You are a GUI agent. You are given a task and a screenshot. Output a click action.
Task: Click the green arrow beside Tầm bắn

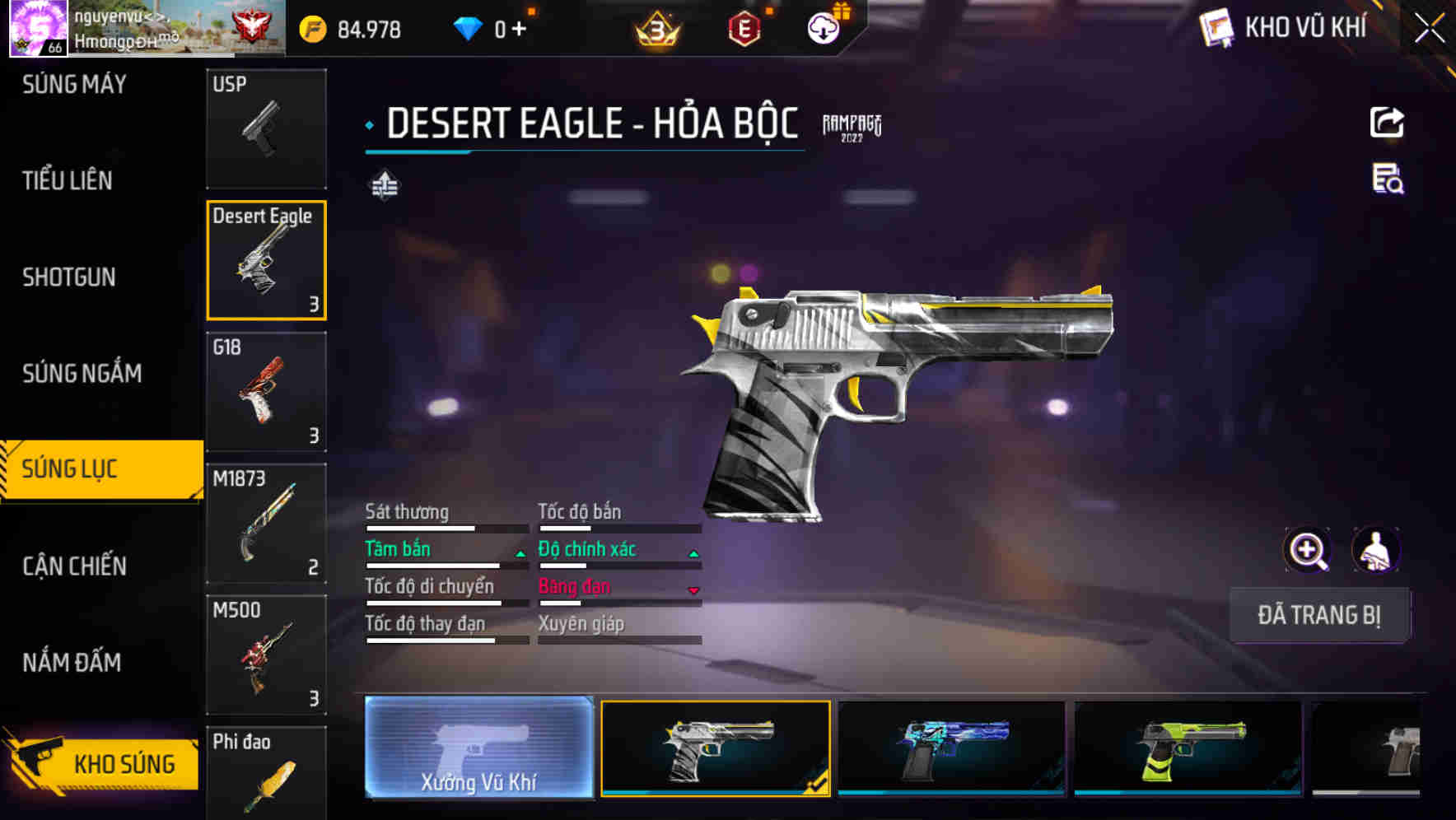click(520, 553)
